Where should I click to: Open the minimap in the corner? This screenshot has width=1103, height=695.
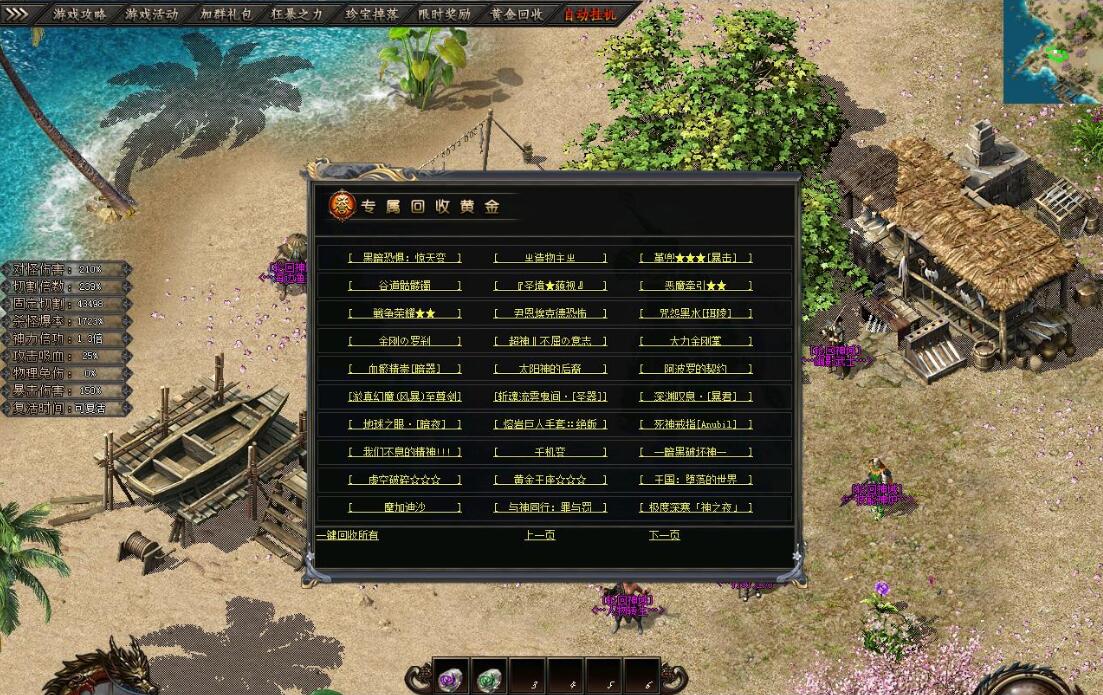1052,50
